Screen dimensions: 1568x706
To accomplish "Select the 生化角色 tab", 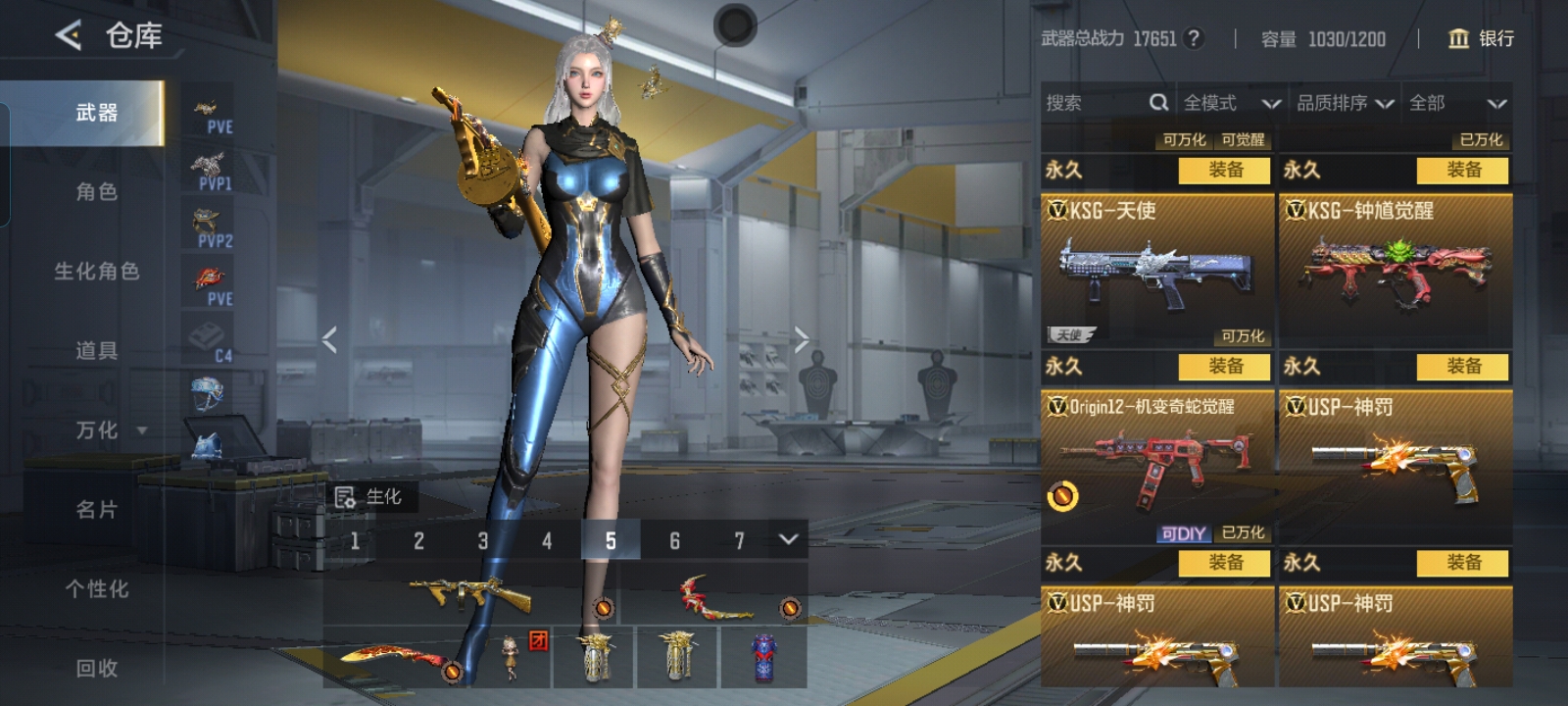I will (x=96, y=272).
